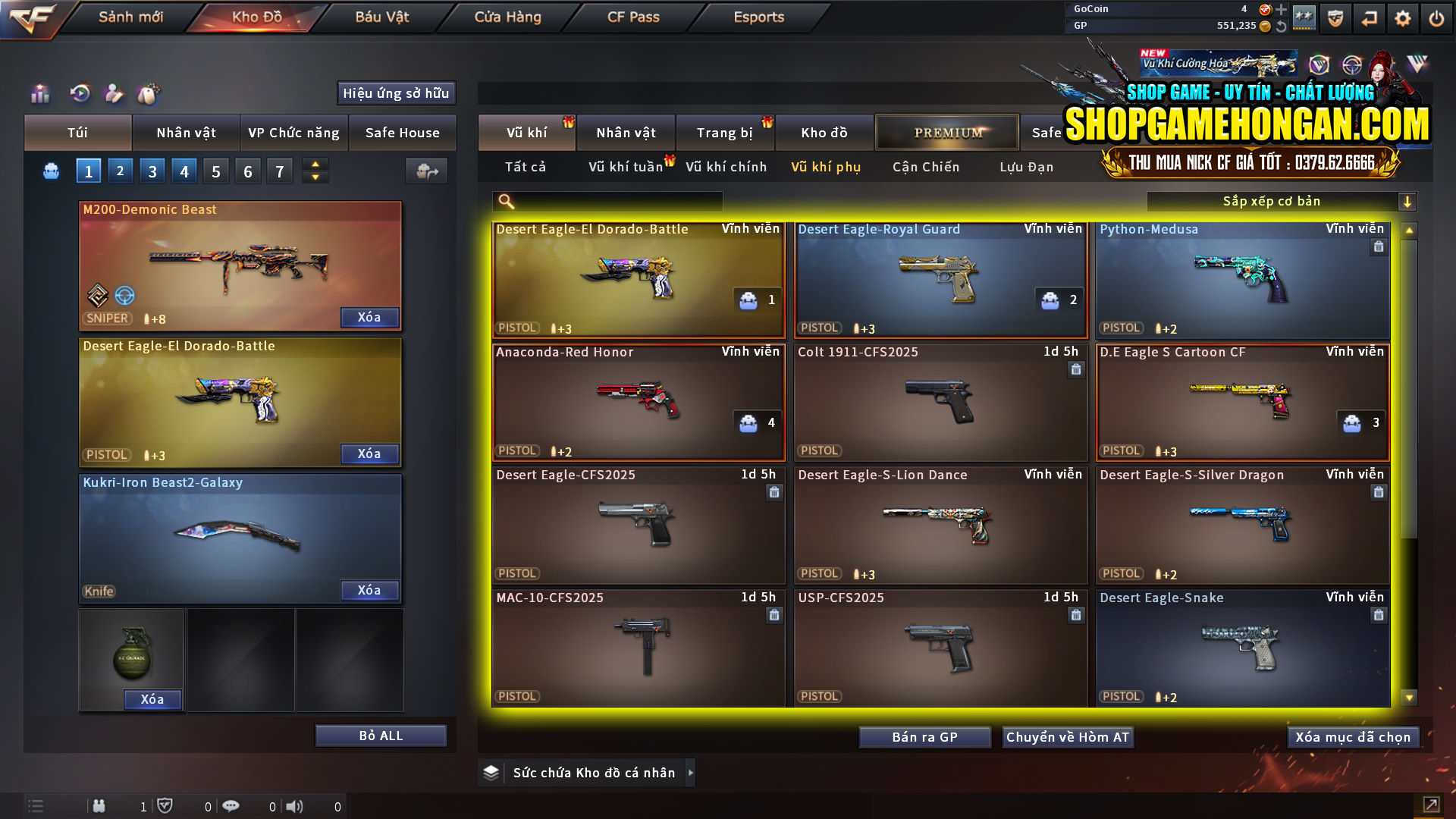Open the statistics icon above the Túi tab
The image size is (1456, 819).
pos(39,94)
